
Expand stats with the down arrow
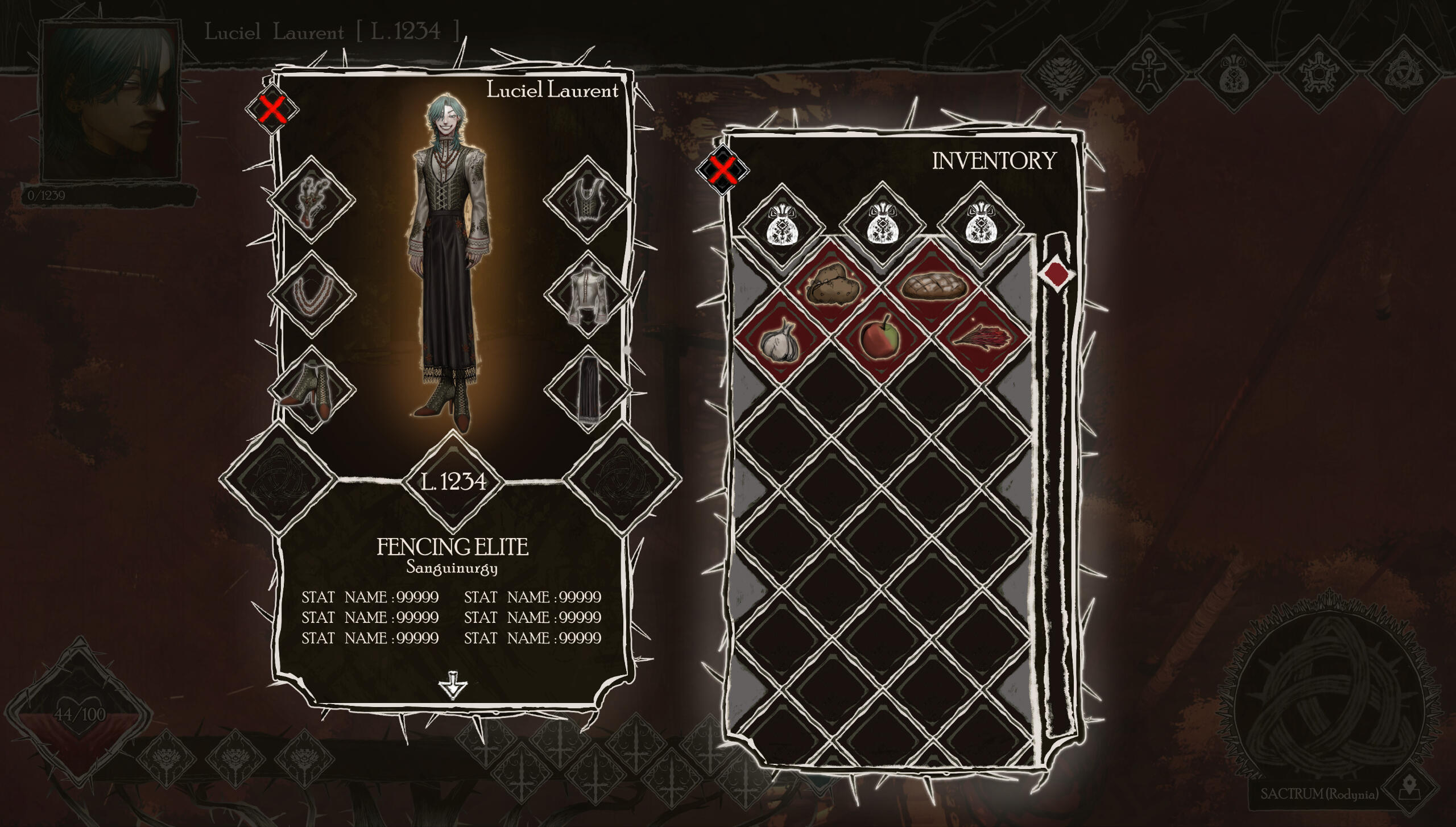click(453, 685)
